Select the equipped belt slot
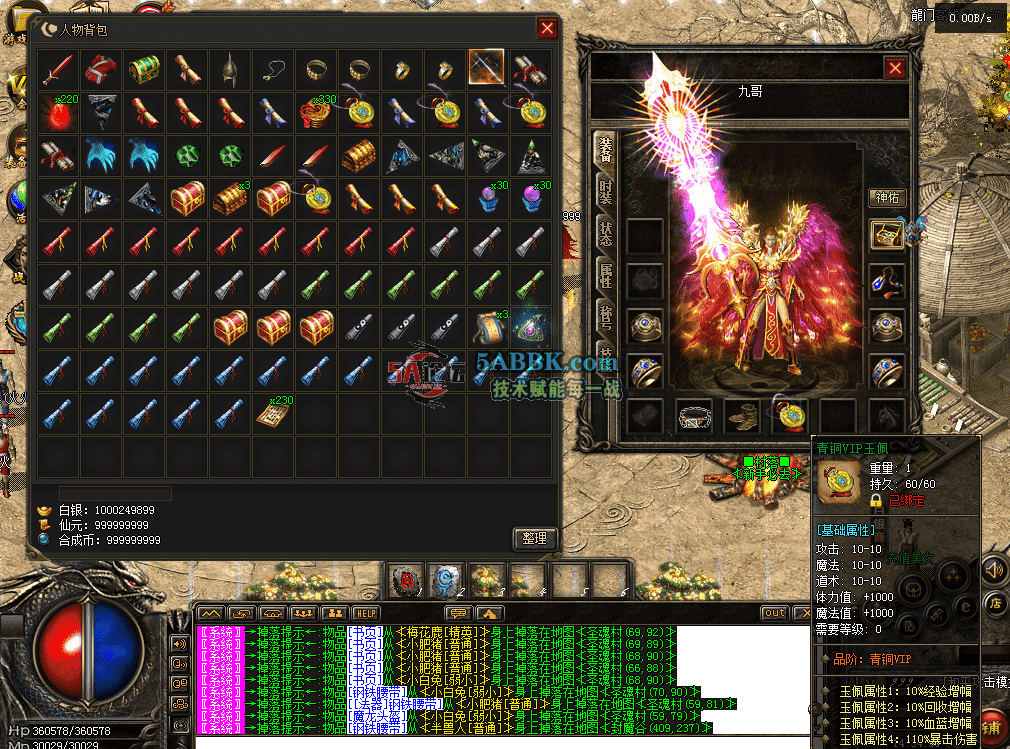Screen dimensions: 1010x749 tap(694, 415)
